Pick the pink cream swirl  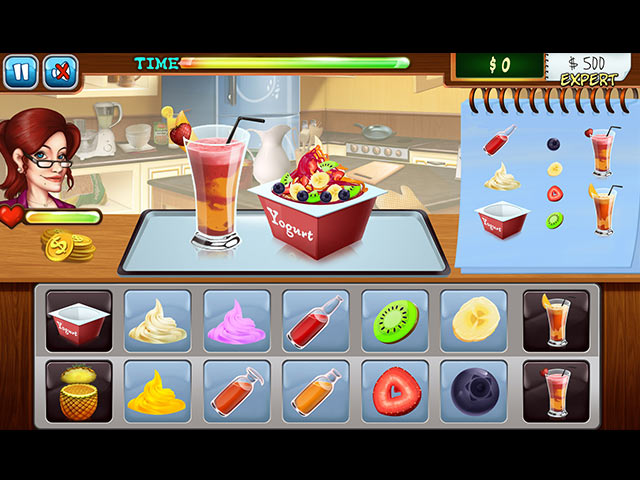pyautogui.click(x=237, y=321)
